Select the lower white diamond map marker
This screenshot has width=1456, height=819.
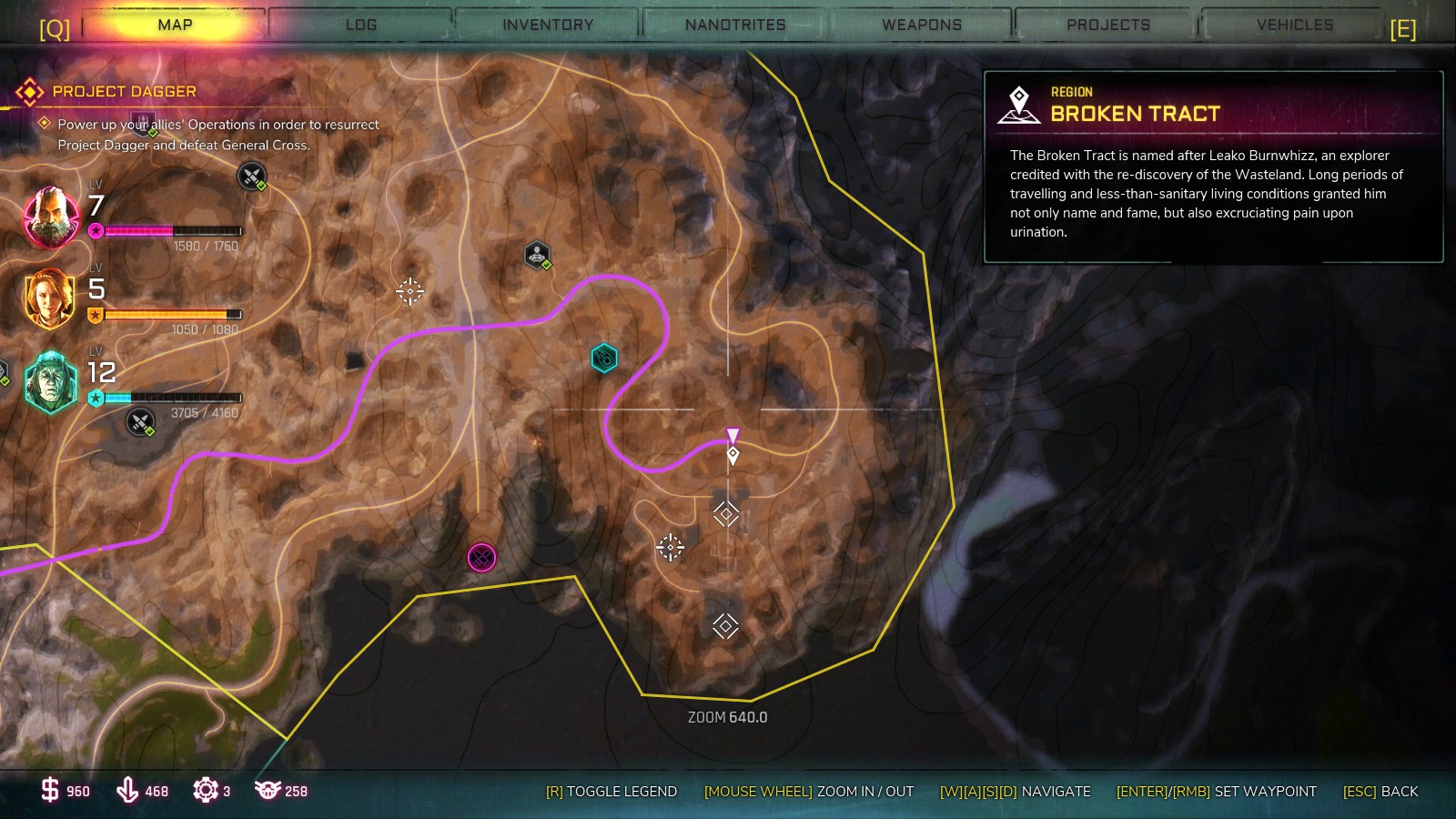tap(723, 624)
